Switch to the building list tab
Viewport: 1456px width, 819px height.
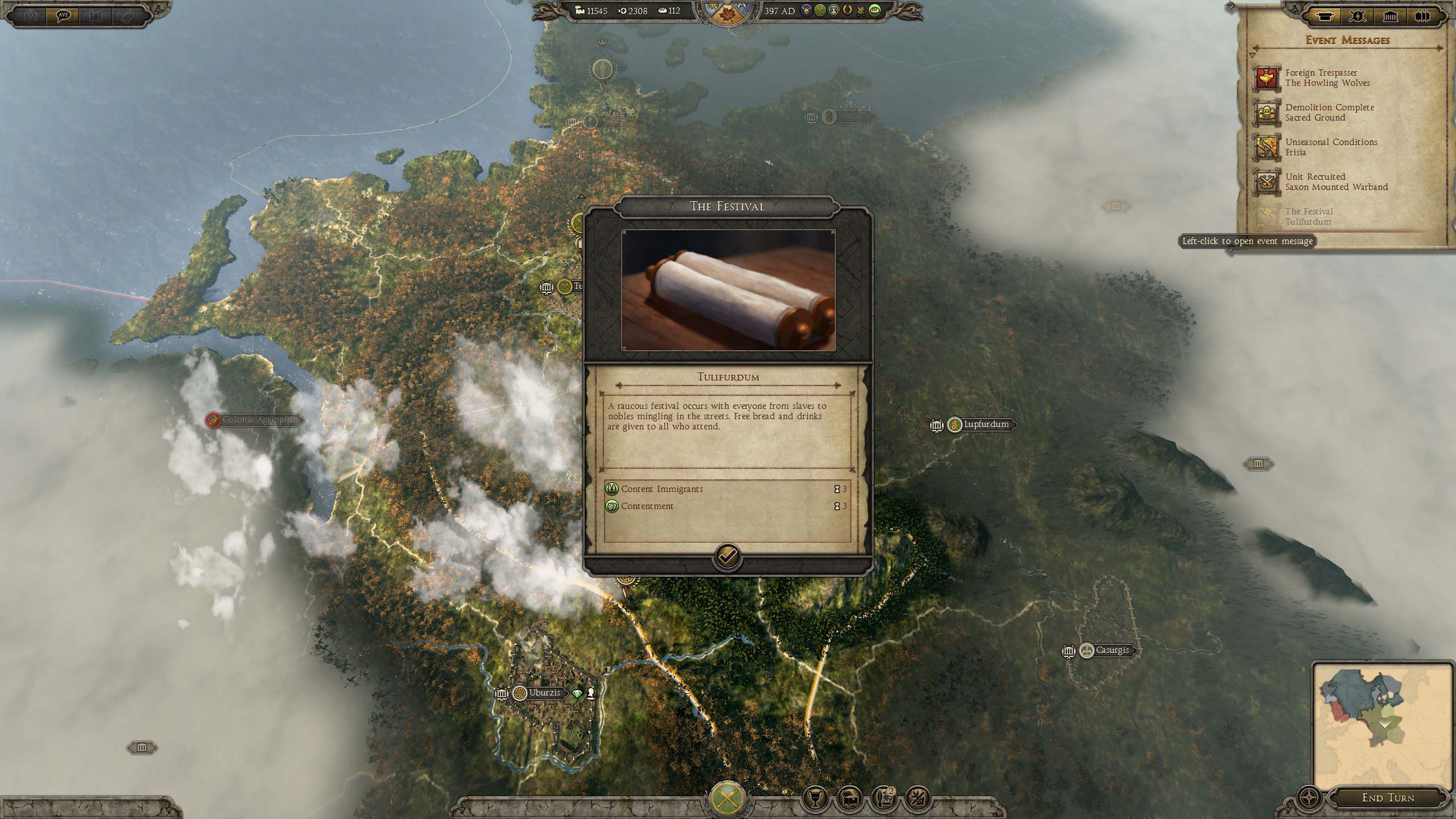tap(1390, 16)
